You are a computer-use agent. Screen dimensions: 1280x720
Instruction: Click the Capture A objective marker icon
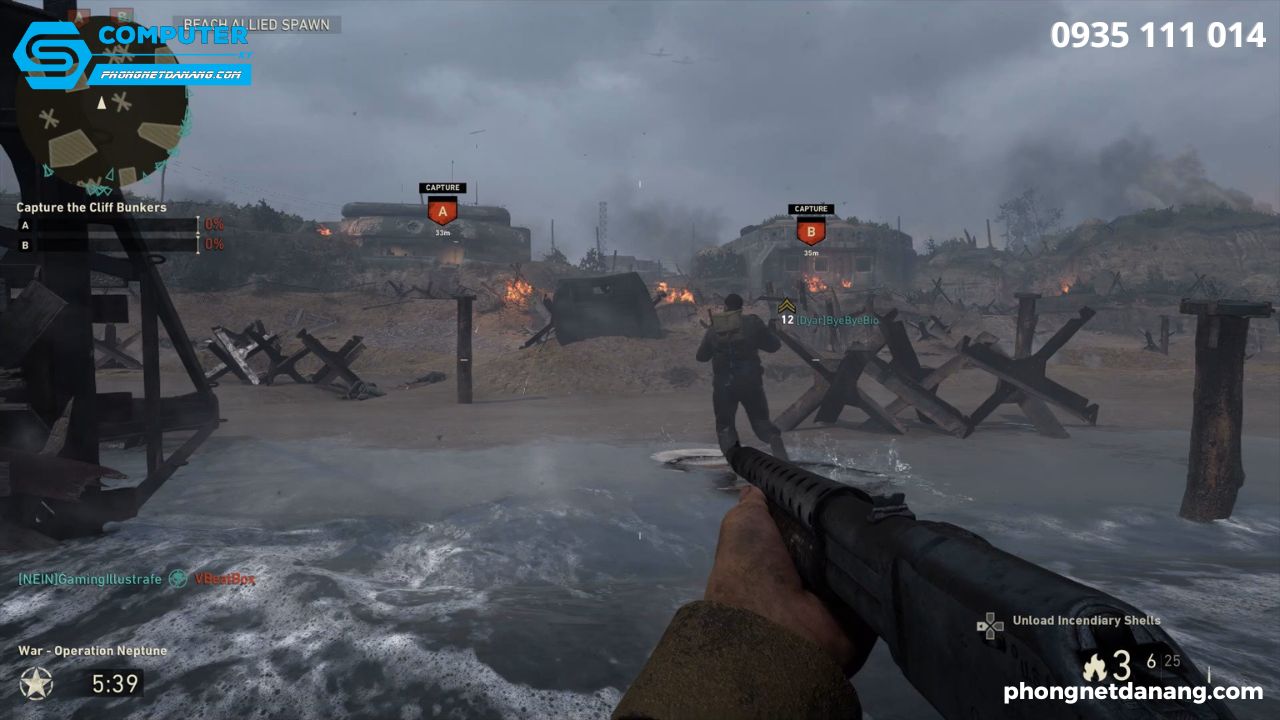click(x=441, y=210)
